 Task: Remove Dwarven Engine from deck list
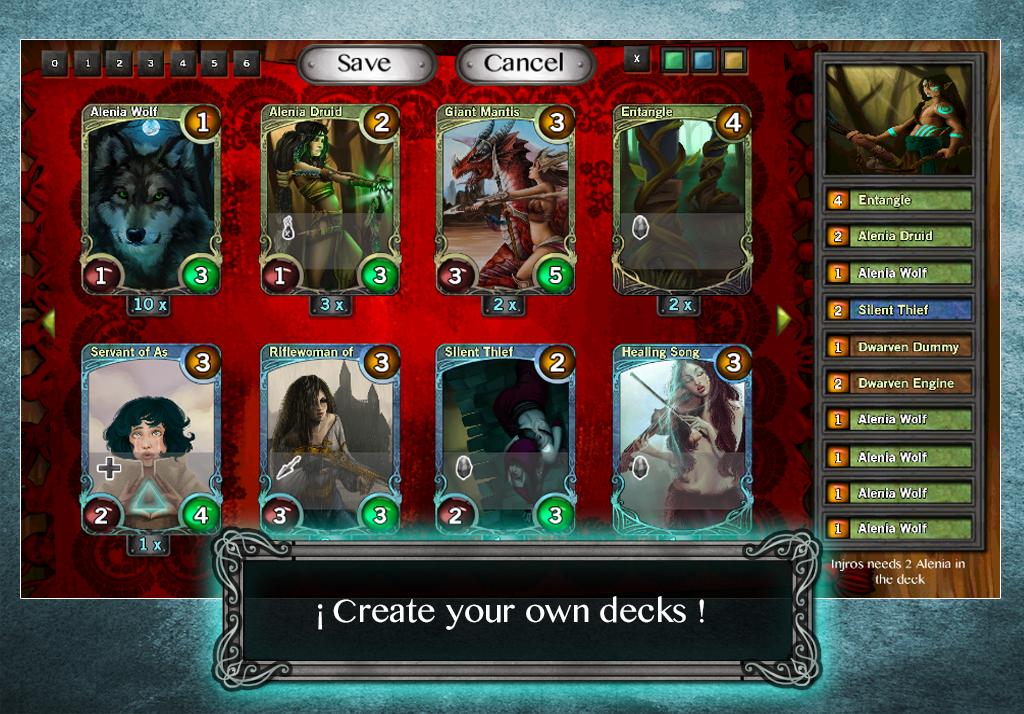pyautogui.click(x=899, y=383)
